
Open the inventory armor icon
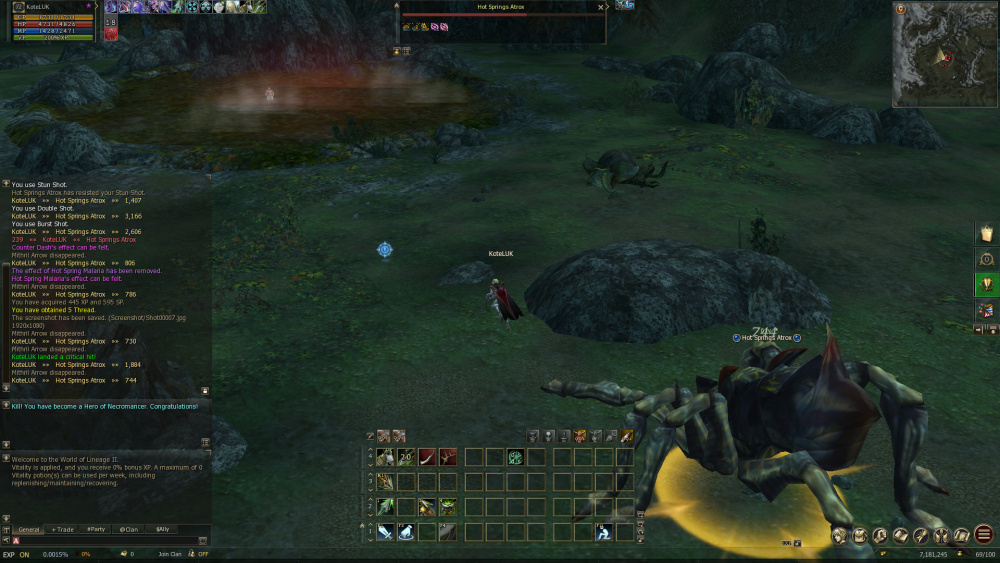point(860,536)
